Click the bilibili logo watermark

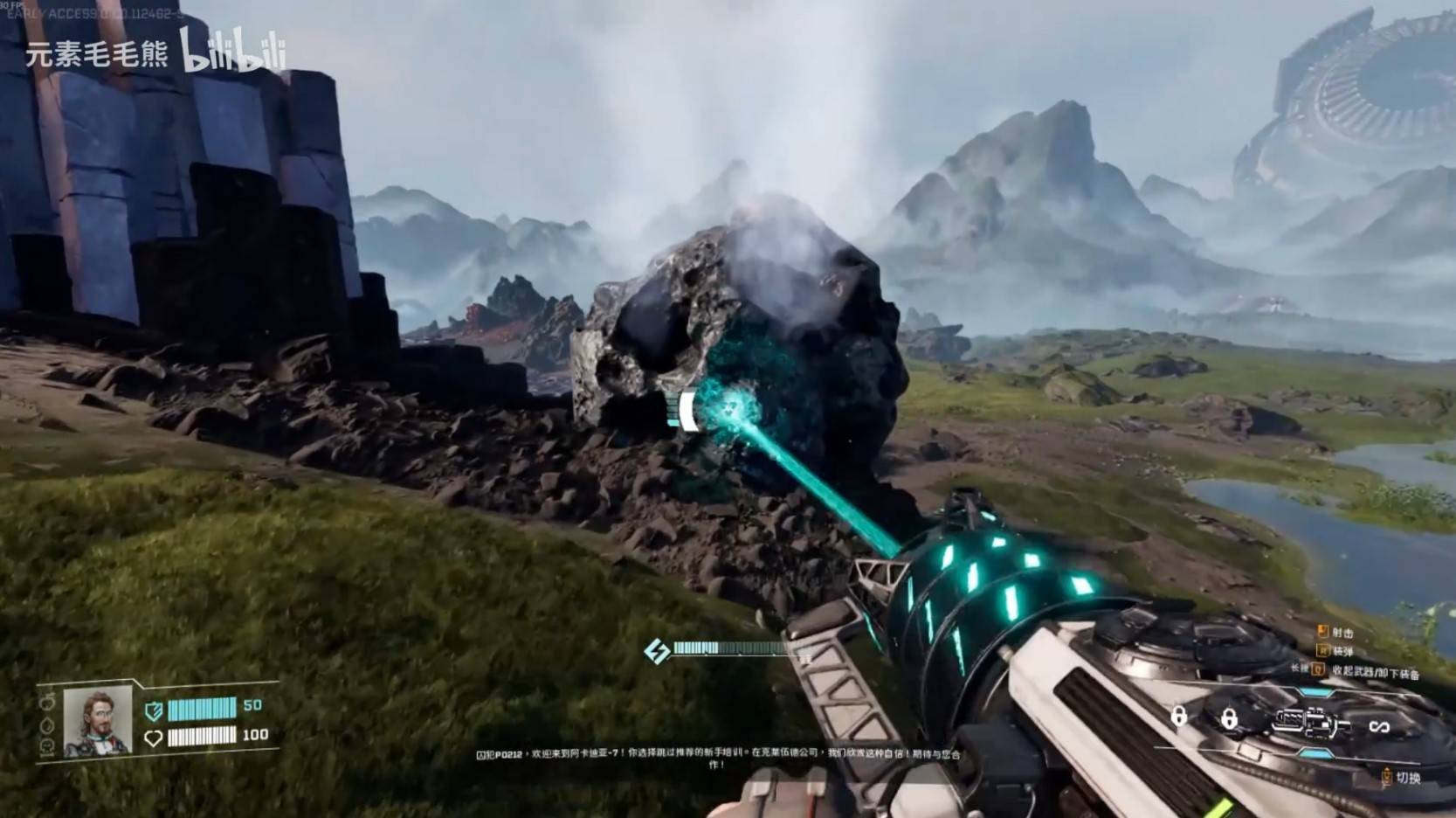point(233,51)
